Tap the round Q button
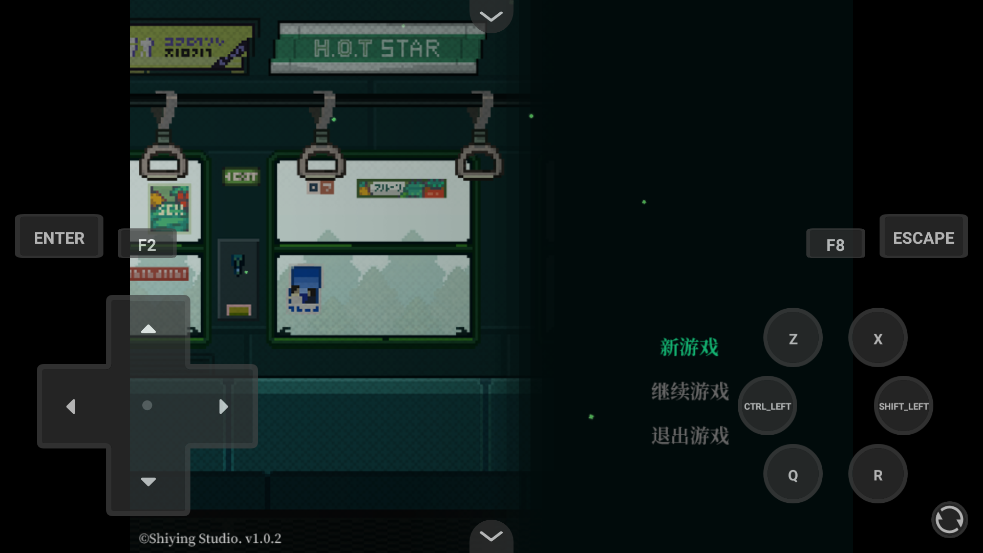Image resolution: width=983 pixels, height=553 pixels. tap(793, 474)
